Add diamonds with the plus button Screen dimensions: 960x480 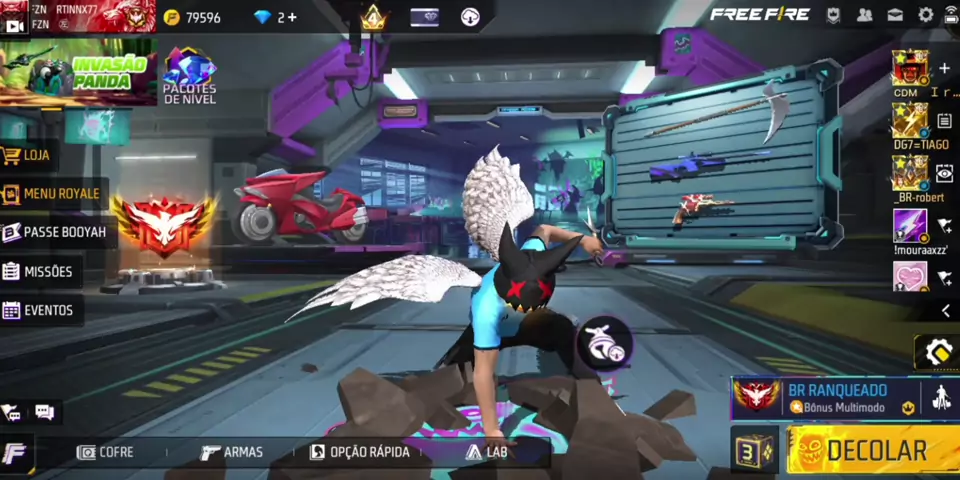[x=292, y=17]
